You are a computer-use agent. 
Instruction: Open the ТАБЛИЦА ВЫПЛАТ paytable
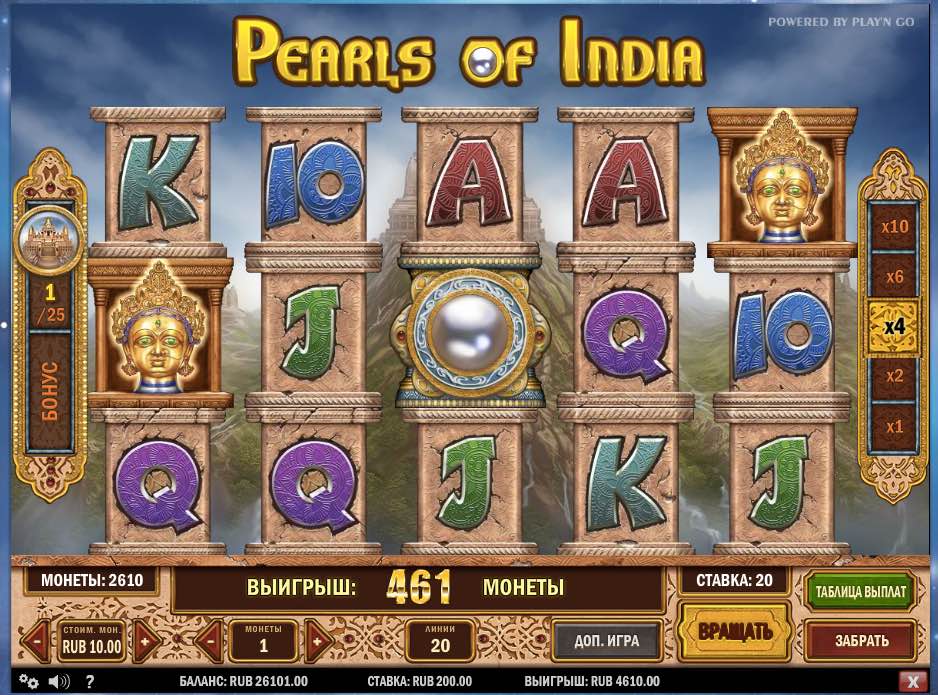coord(860,592)
